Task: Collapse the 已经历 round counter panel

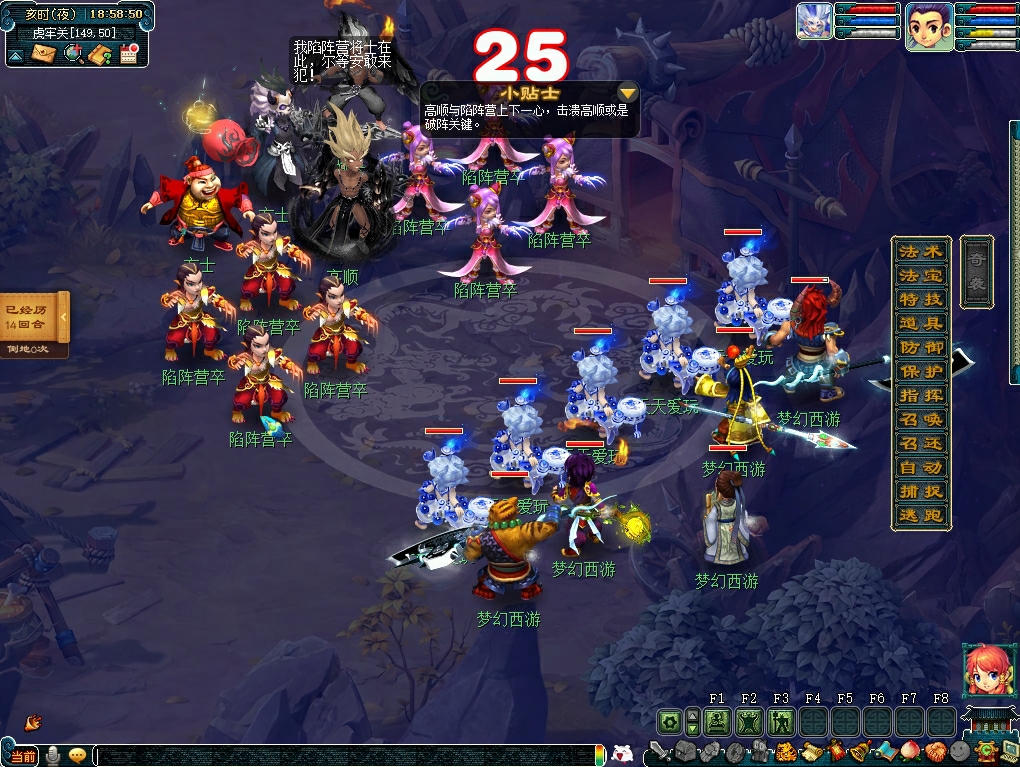Action: click(x=65, y=318)
